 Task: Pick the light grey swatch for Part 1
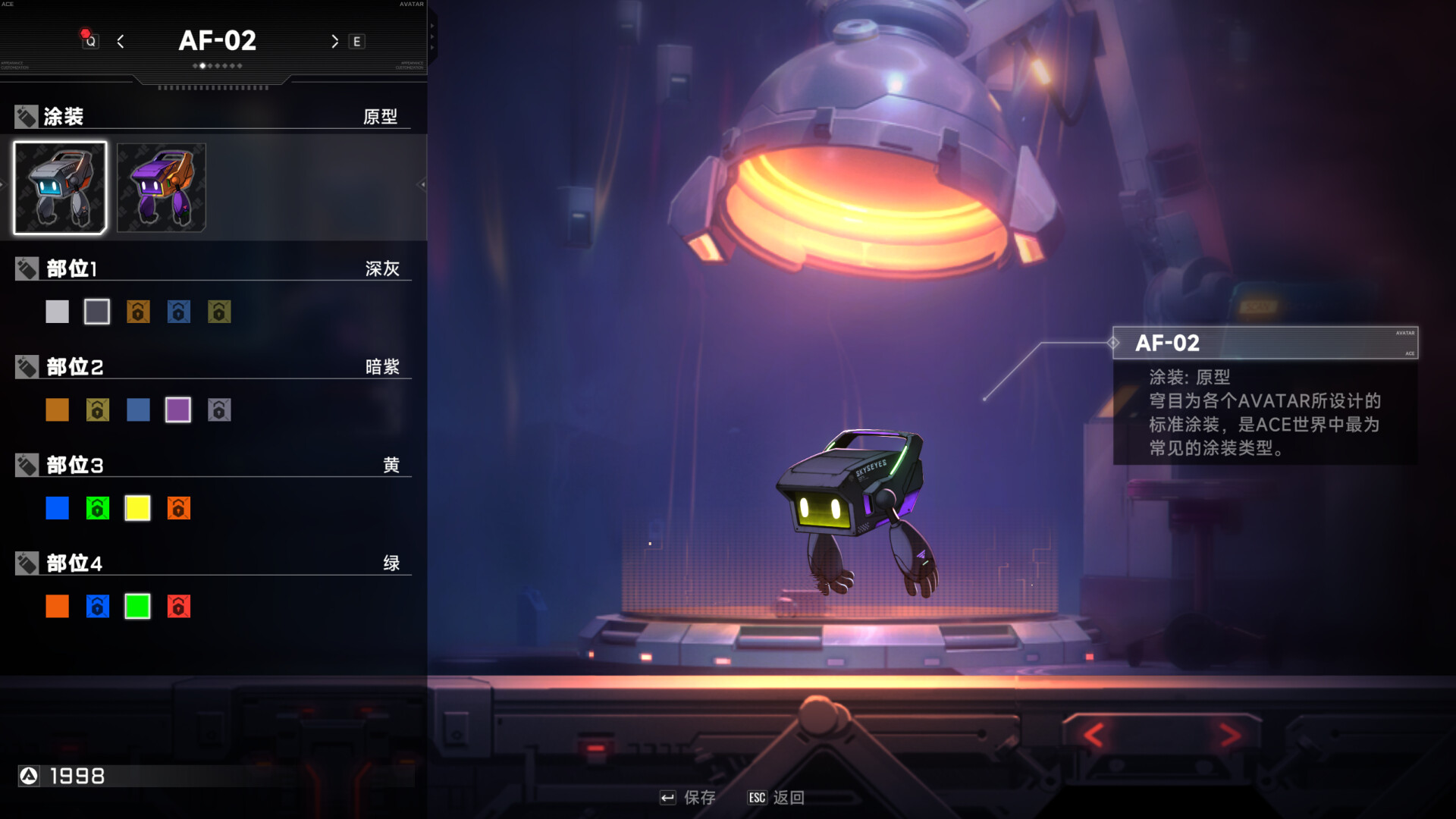57,312
